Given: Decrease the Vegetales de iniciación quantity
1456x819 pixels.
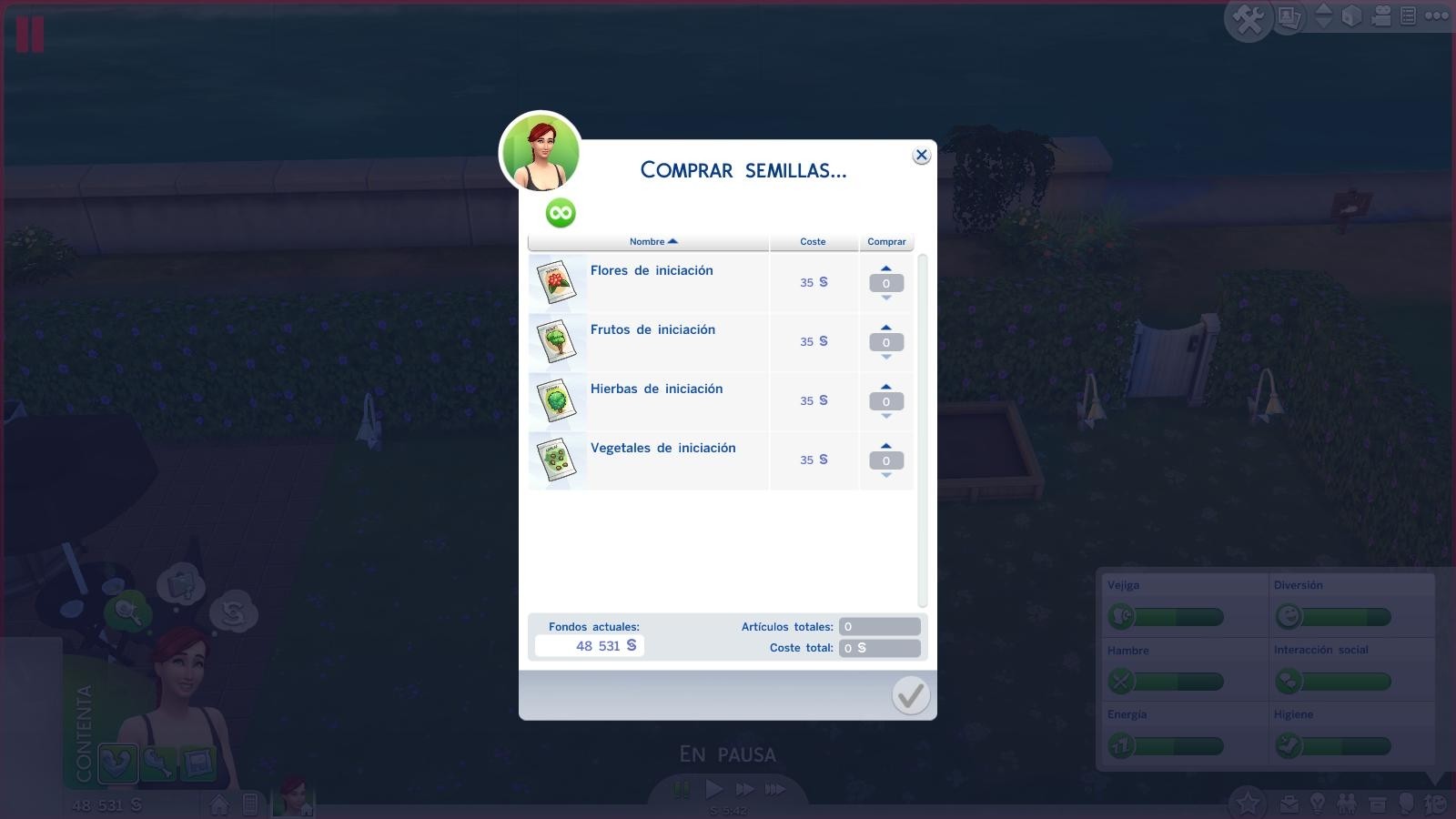Looking at the screenshot, I should tap(885, 474).
